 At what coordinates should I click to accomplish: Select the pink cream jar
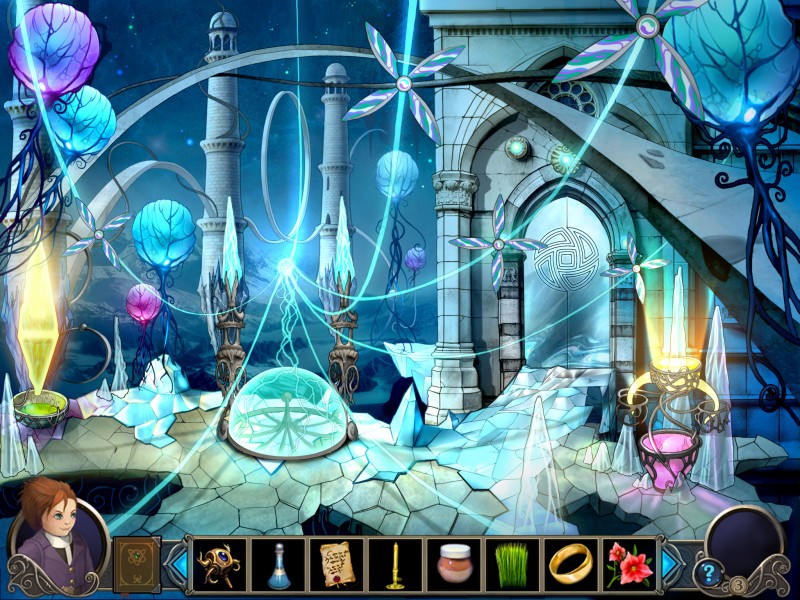coord(454,564)
